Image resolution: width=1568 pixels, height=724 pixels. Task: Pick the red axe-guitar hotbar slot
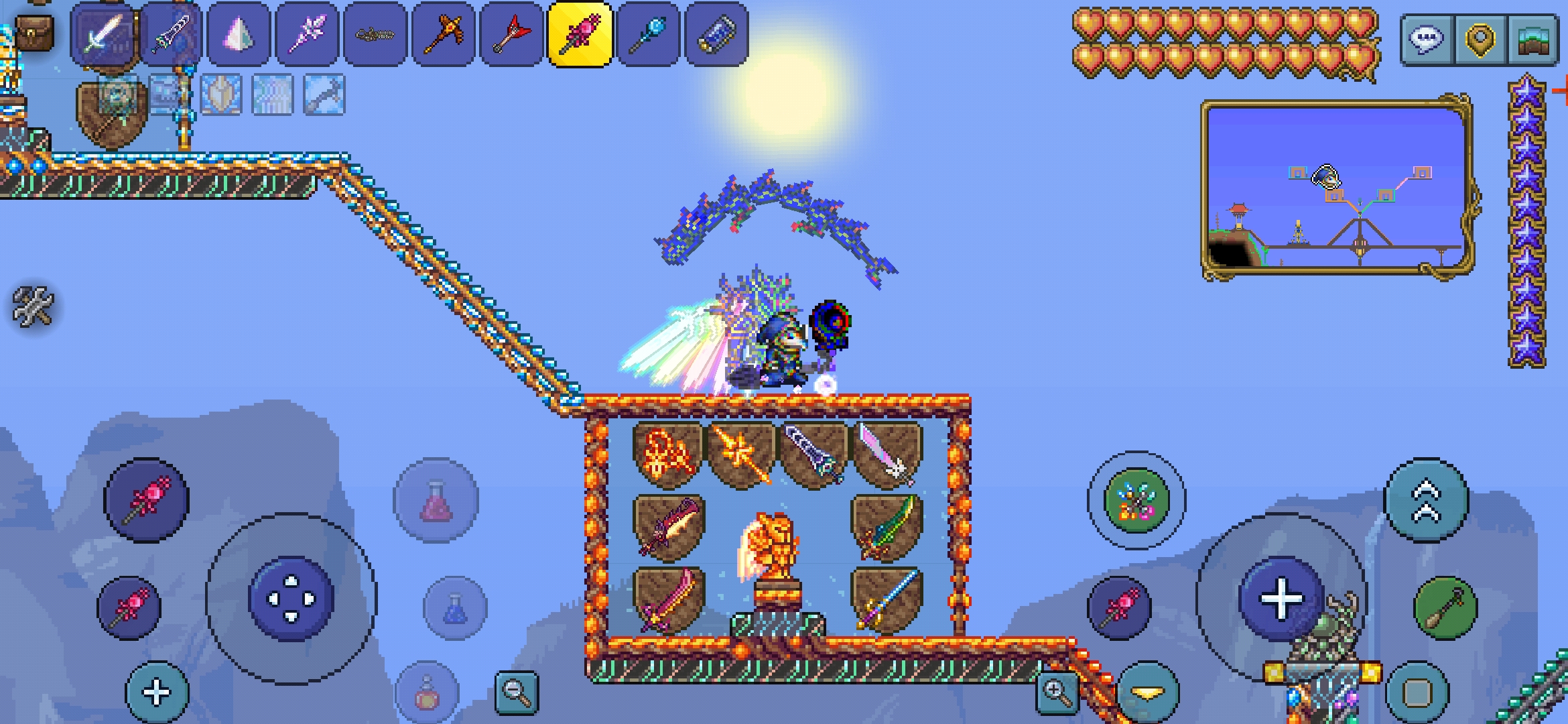(x=511, y=34)
